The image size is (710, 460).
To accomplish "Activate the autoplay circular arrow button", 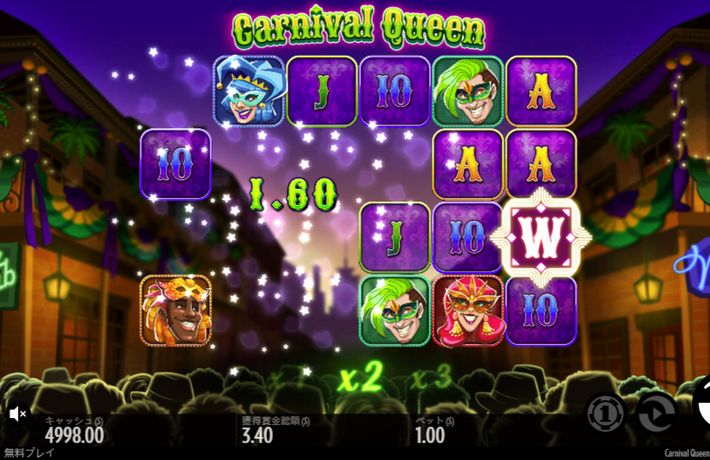I will tap(656, 412).
